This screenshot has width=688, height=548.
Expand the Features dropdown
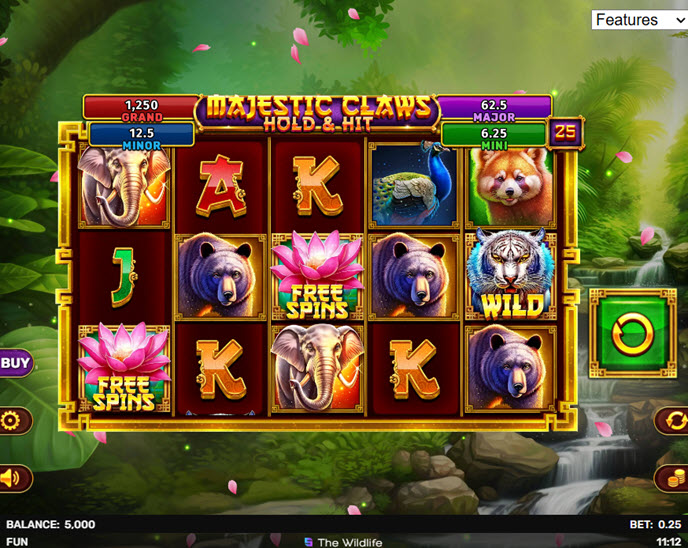639,20
